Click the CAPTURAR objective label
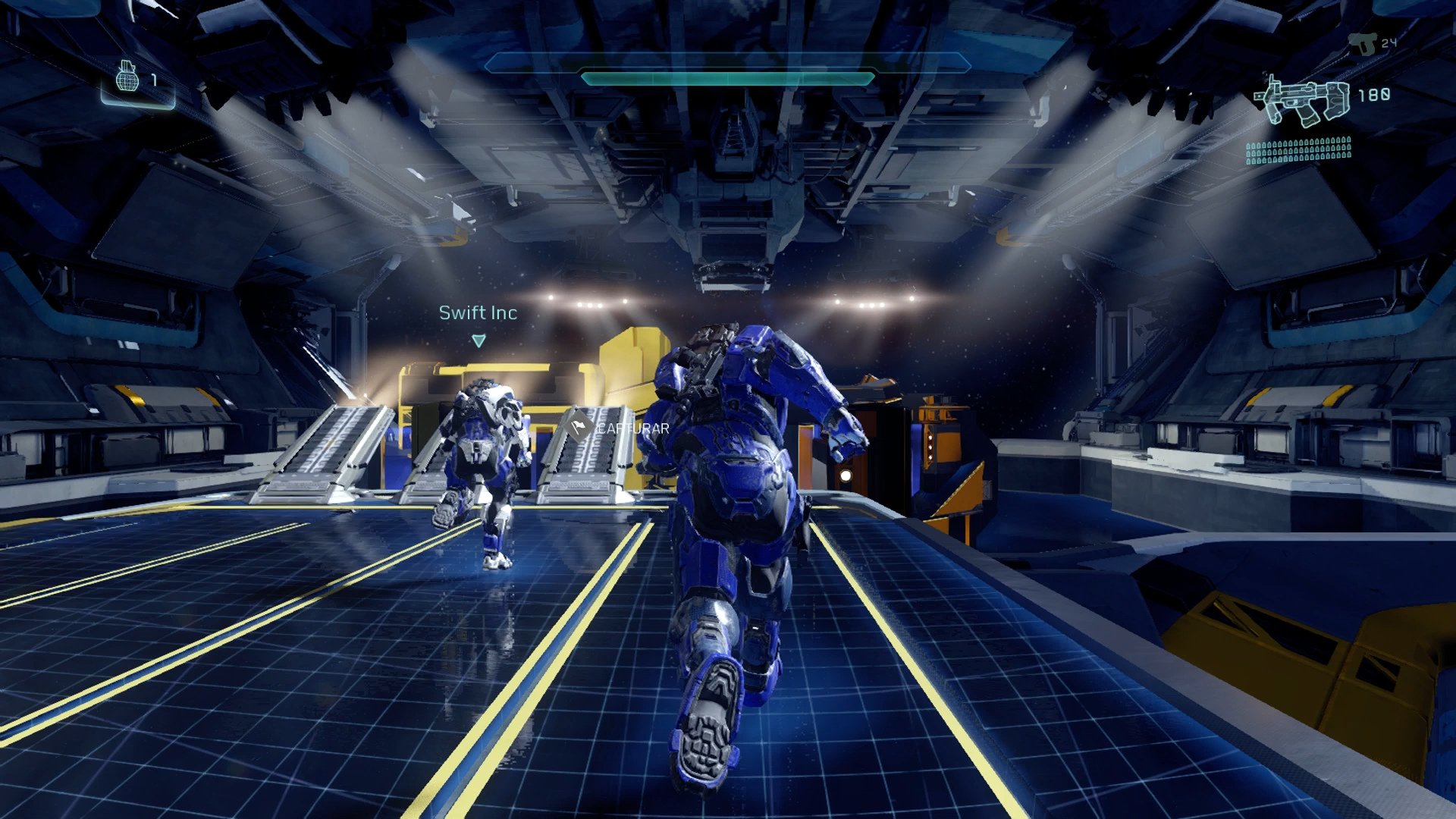 point(632,427)
